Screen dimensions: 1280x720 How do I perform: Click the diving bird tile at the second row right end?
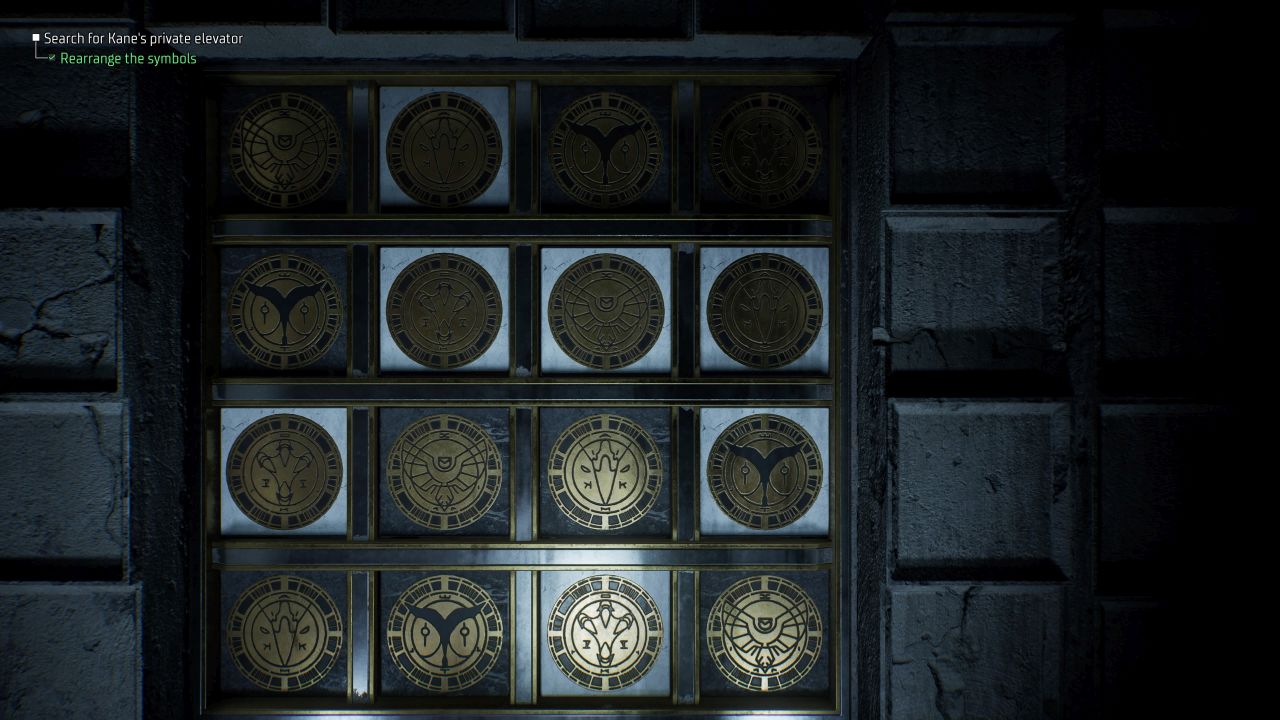tap(763, 310)
